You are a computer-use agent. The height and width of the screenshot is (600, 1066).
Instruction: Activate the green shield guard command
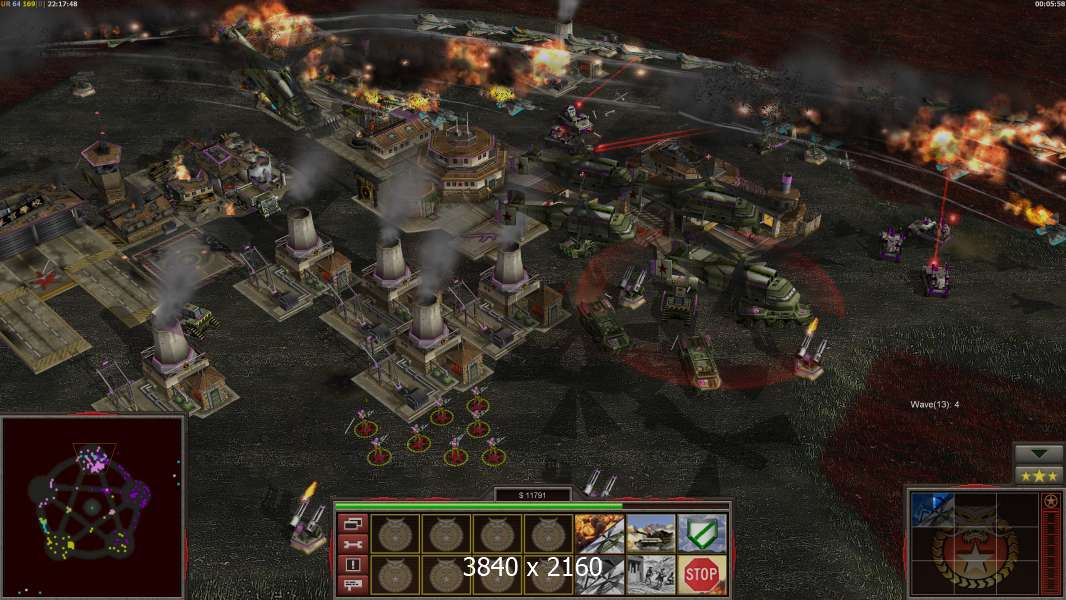coord(702,533)
